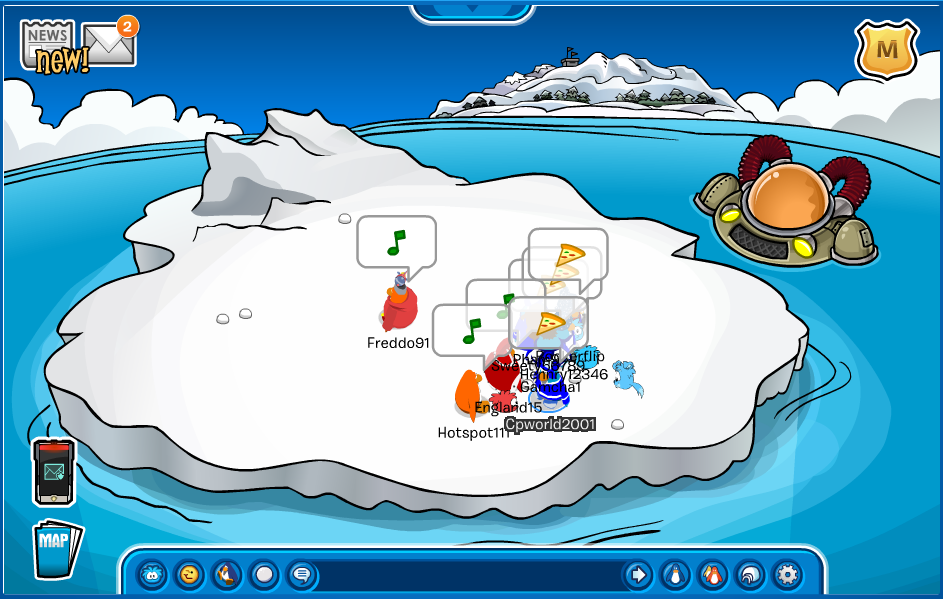Open the safe chat speech bubble menu
The width and height of the screenshot is (943, 599).
(x=301, y=575)
